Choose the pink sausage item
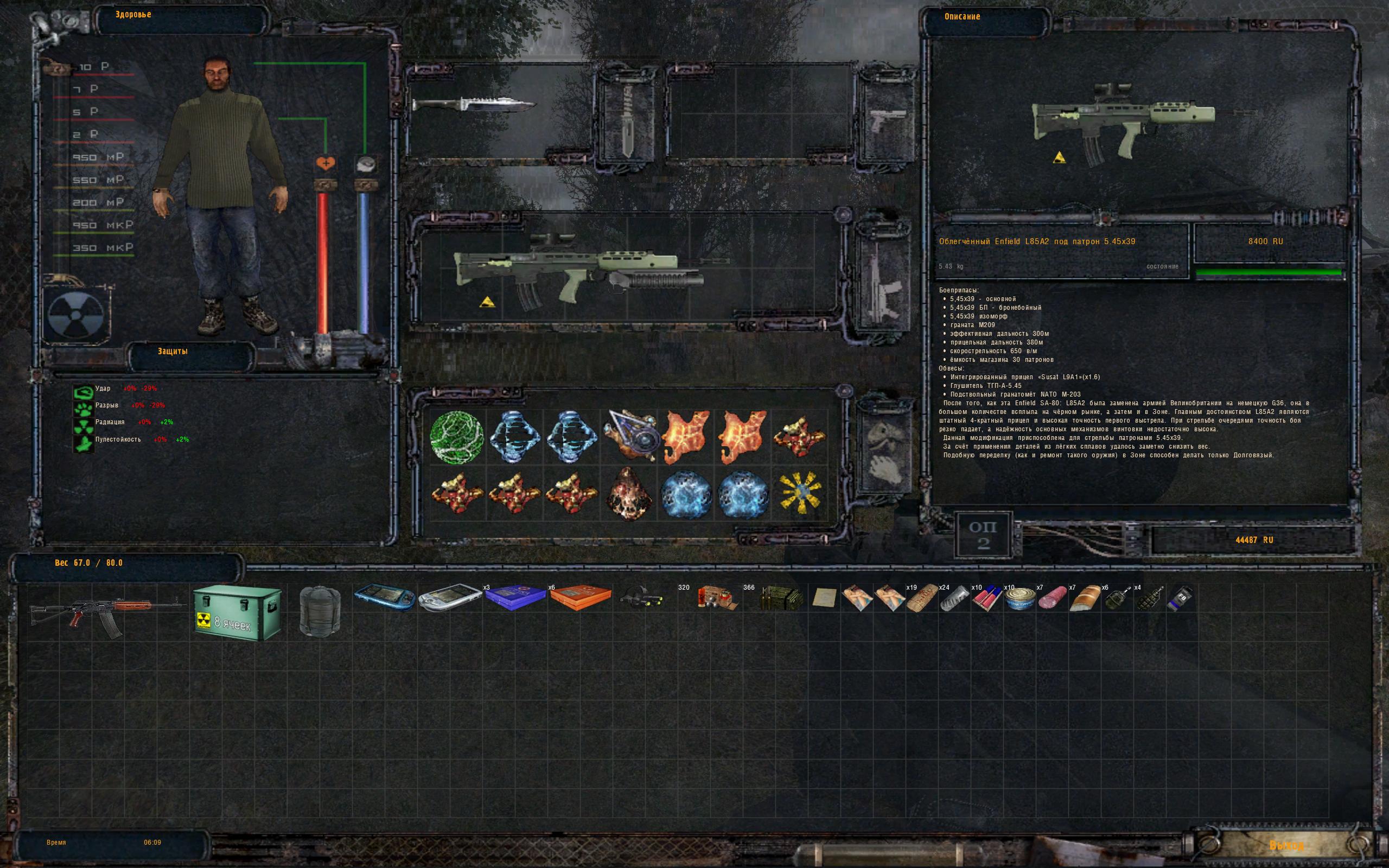The height and width of the screenshot is (868, 1389). 1052,599
